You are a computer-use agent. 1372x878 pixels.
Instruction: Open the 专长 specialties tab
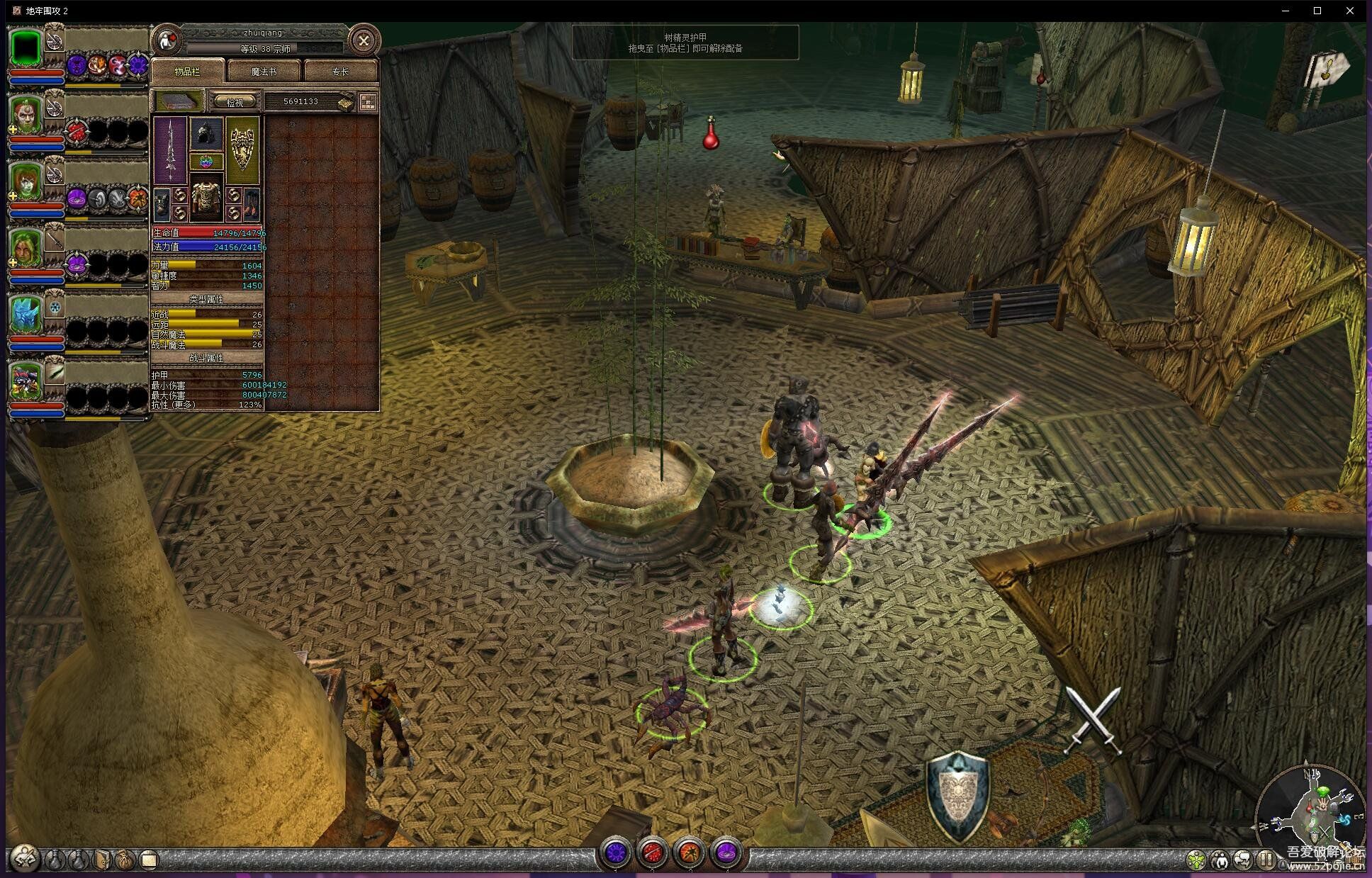click(340, 72)
